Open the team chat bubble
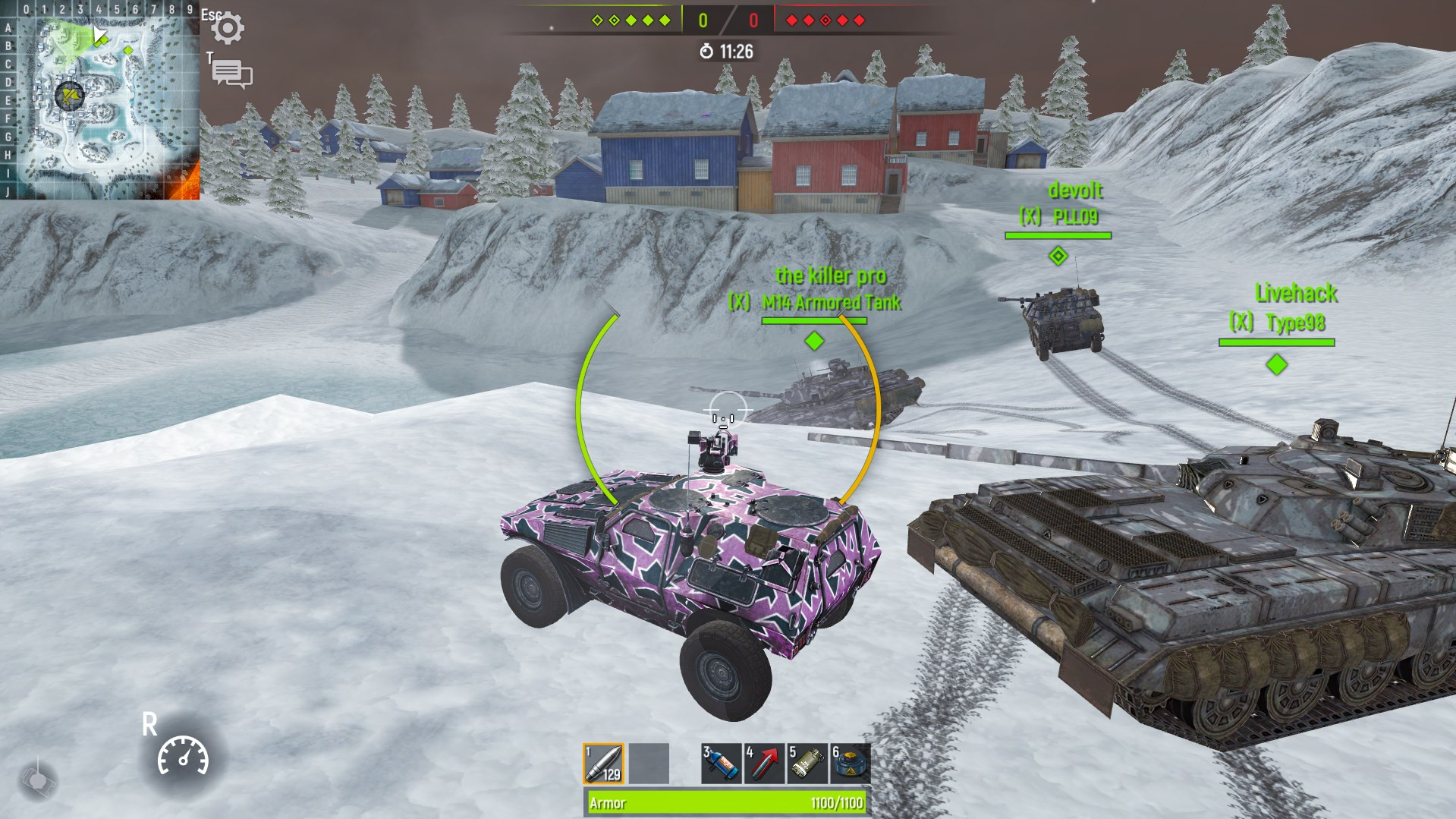This screenshot has width=1456, height=819. pyautogui.click(x=232, y=74)
